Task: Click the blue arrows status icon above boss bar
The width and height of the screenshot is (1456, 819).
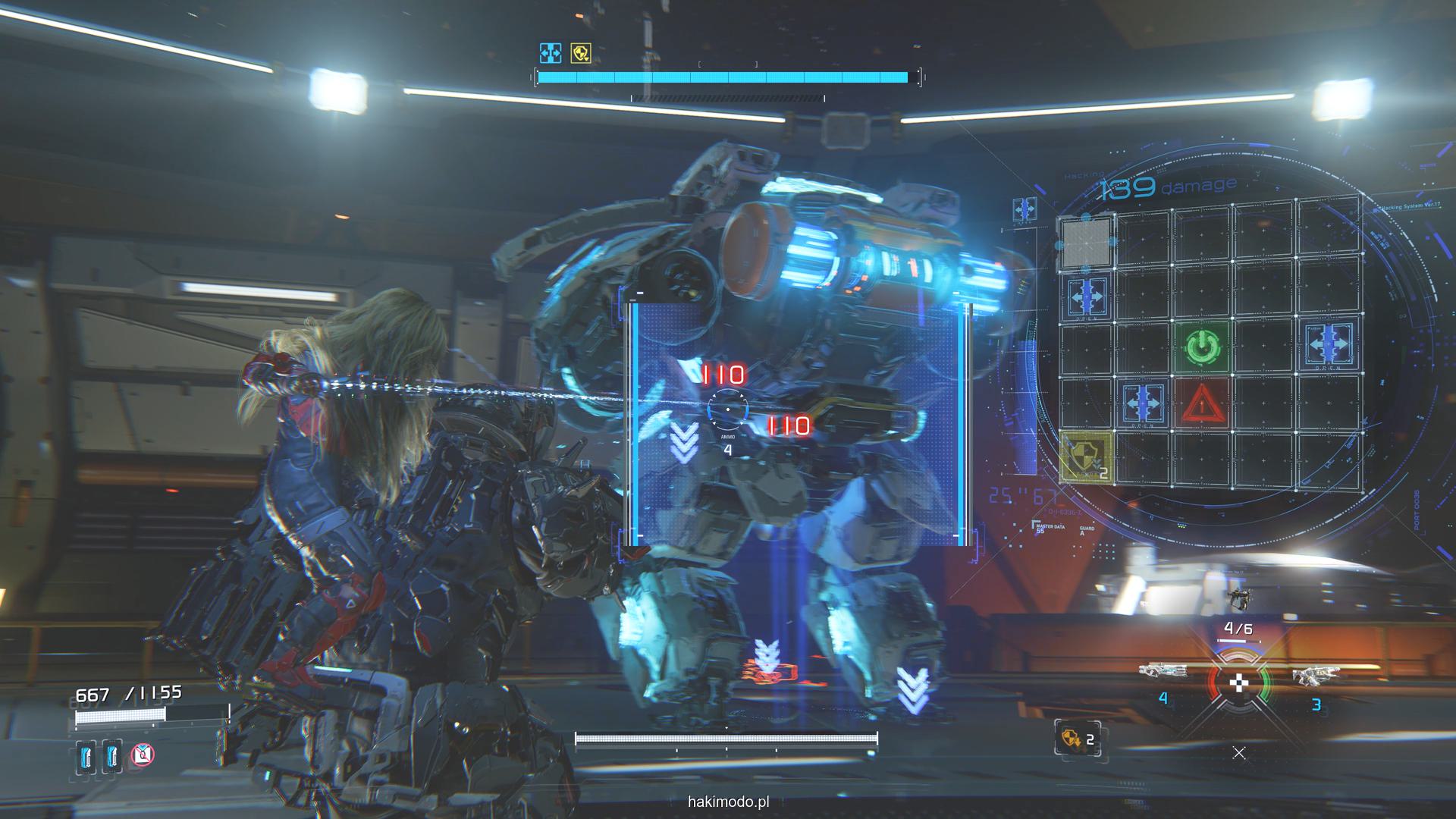Action: pyautogui.click(x=550, y=53)
